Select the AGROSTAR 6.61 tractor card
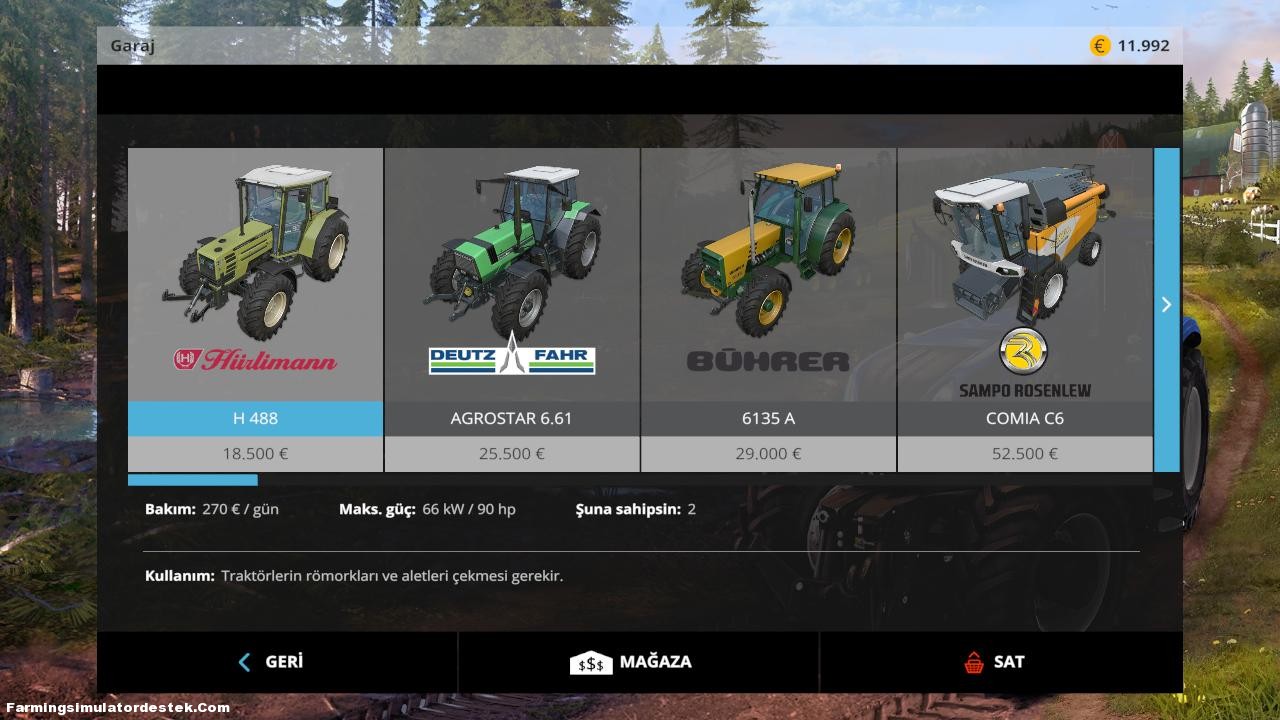This screenshot has width=1280, height=720. click(x=511, y=260)
